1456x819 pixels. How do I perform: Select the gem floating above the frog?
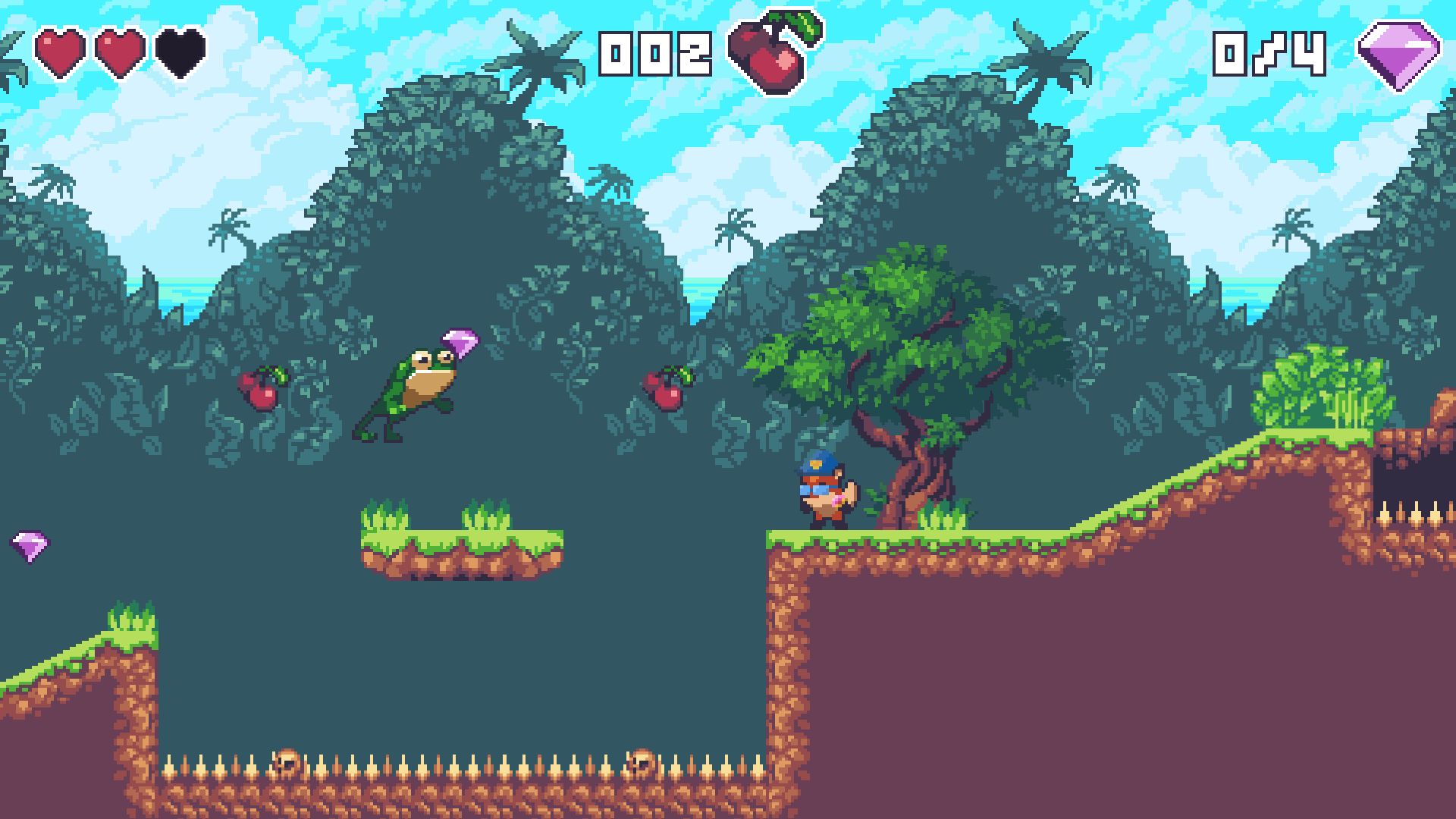point(460,347)
